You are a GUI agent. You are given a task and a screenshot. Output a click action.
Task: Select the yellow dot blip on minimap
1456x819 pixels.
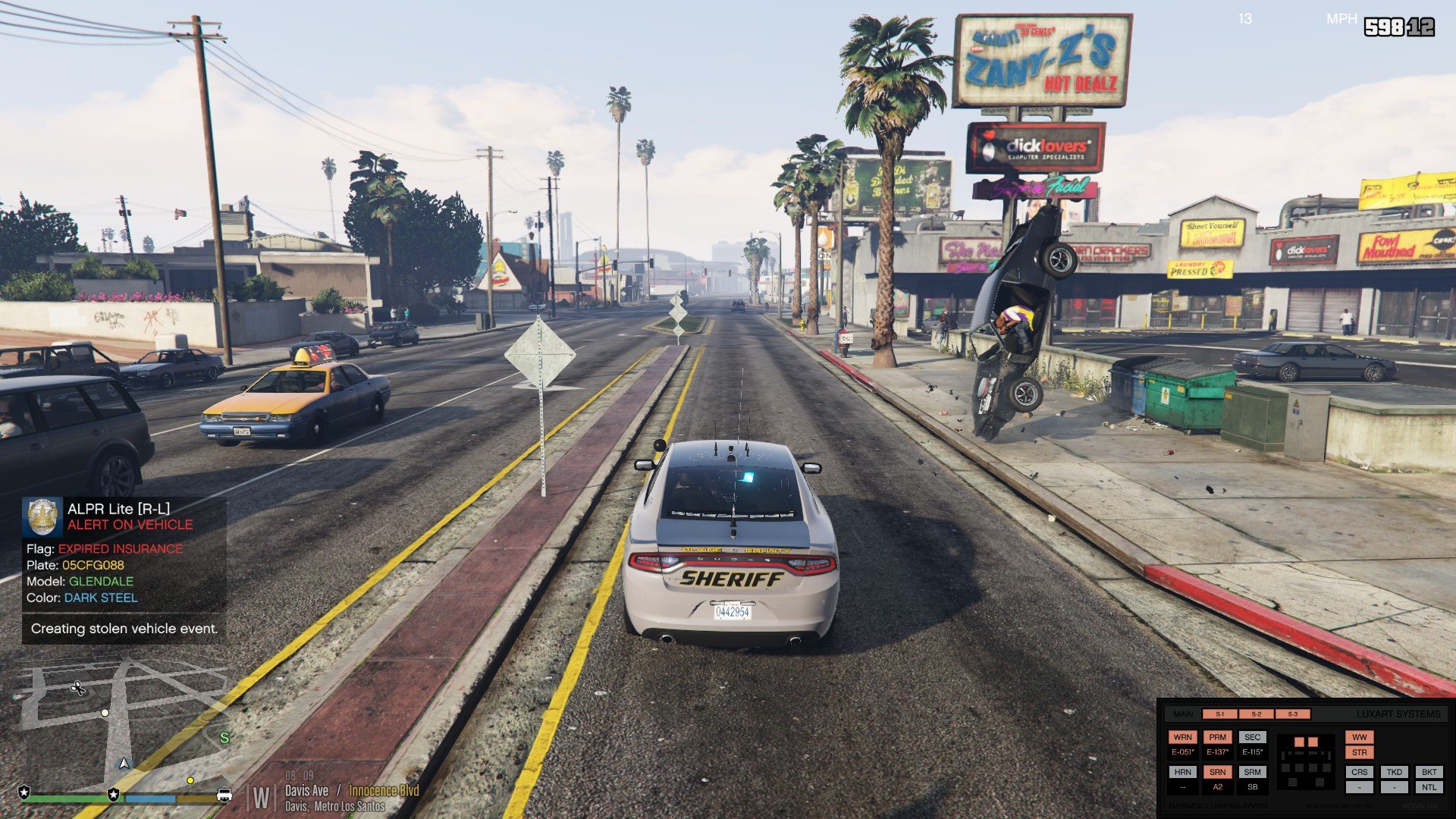[x=190, y=780]
